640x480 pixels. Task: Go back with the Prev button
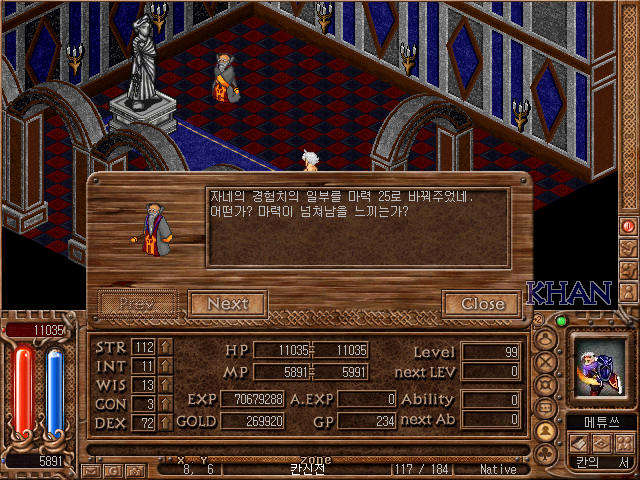point(137,304)
